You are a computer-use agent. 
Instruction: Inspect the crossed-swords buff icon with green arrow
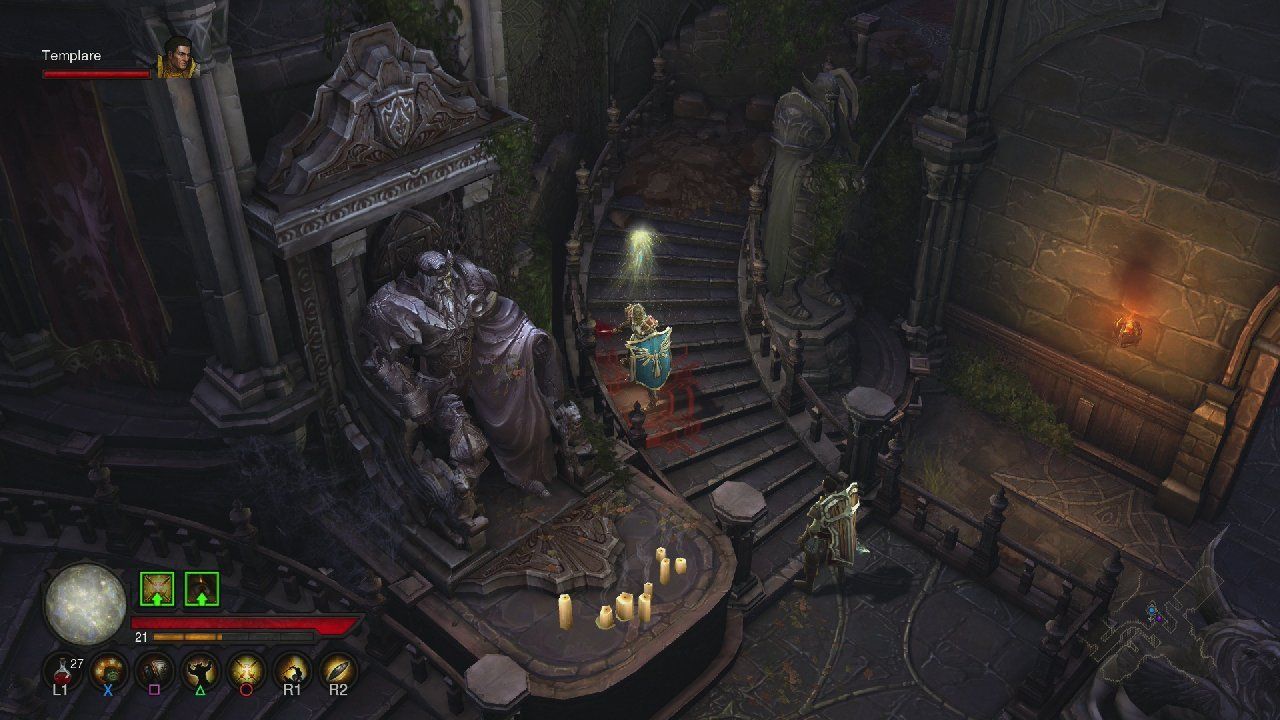point(157,589)
